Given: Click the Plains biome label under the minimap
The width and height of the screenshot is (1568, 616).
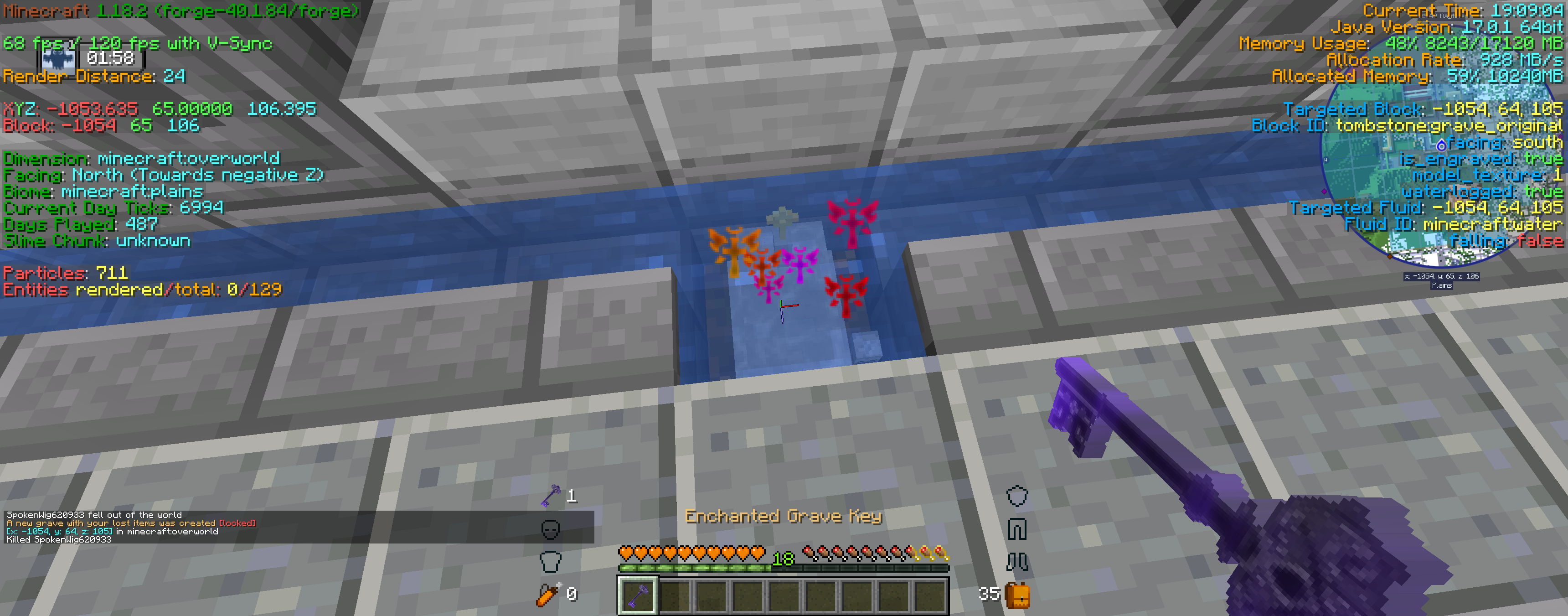Looking at the screenshot, I should coord(1442,285).
